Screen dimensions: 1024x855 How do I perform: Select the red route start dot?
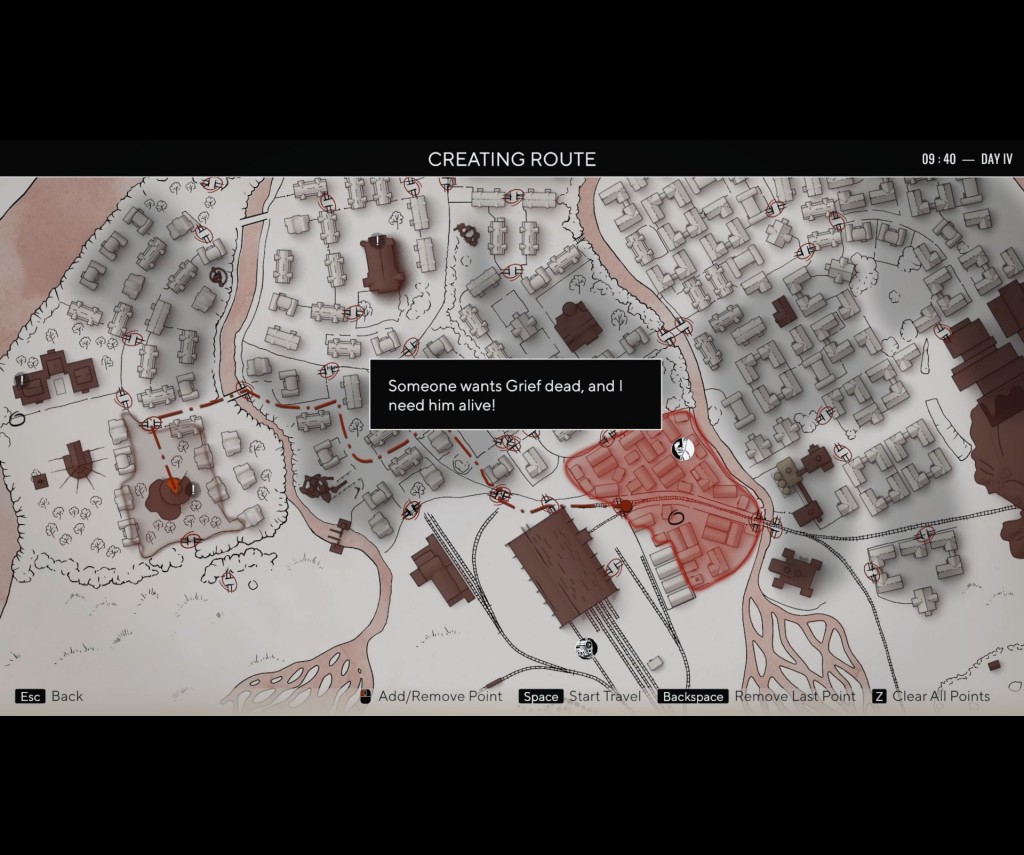(627, 507)
